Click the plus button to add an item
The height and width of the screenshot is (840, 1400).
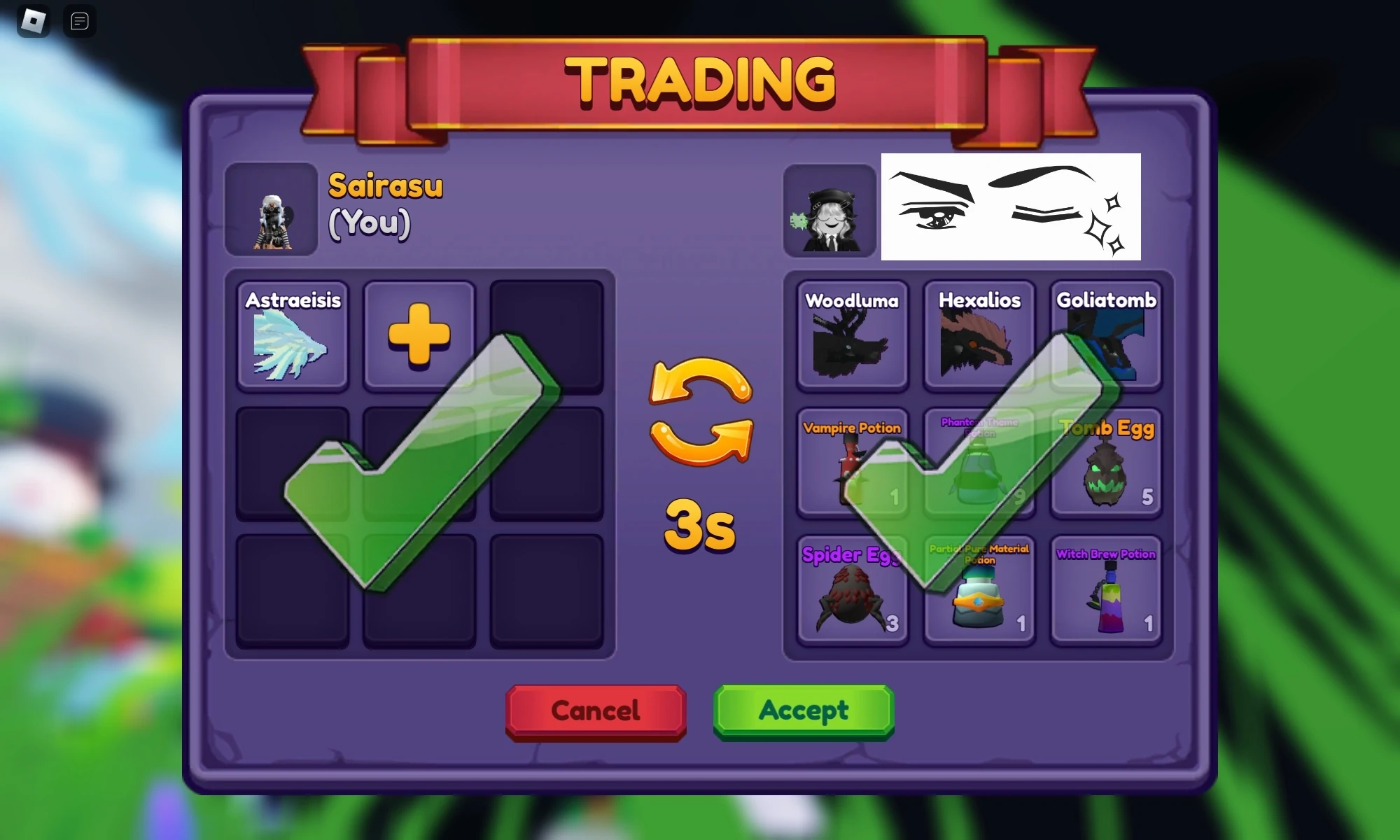[x=418, y=335]
